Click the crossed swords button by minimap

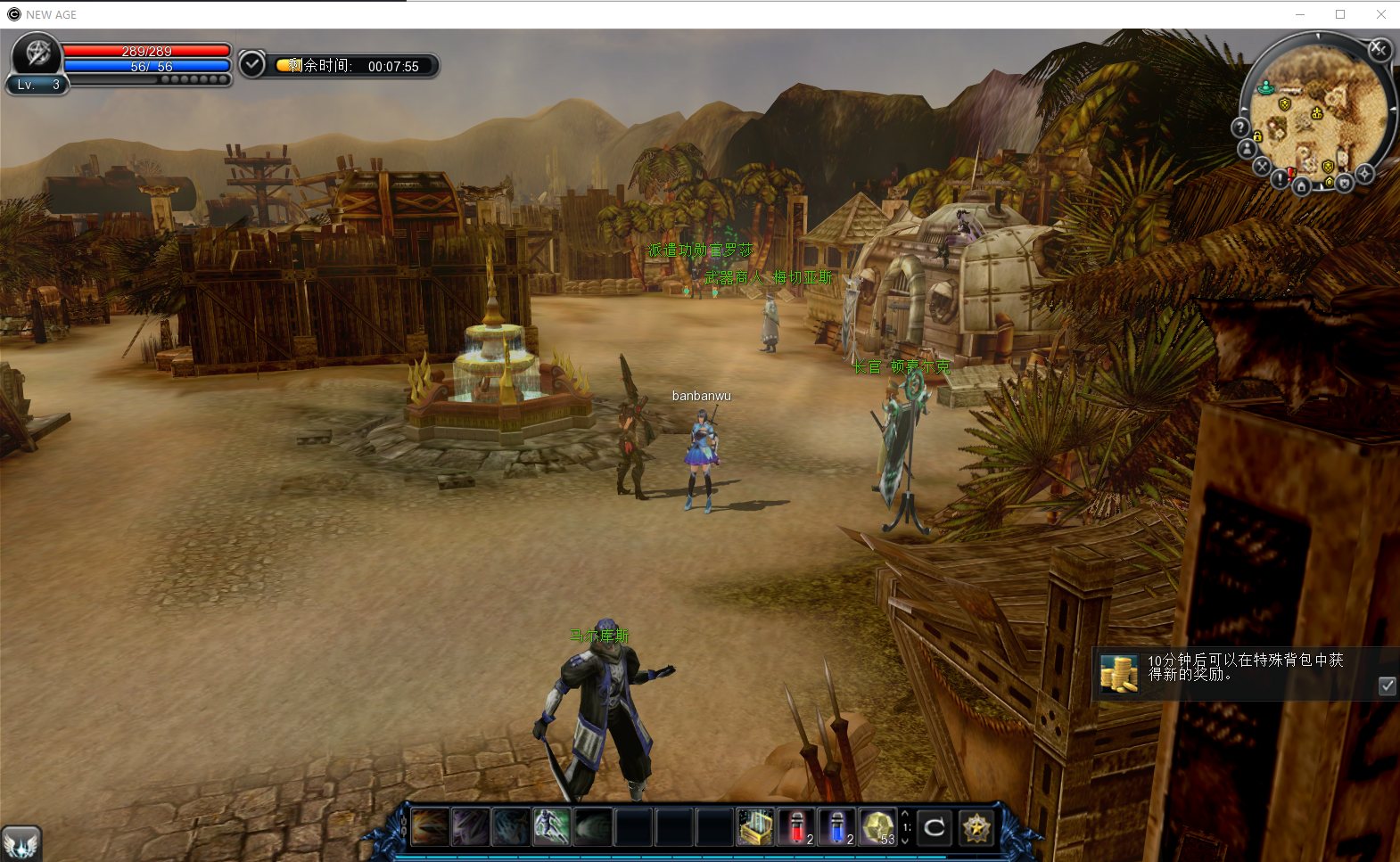[x=1261, y=166]
